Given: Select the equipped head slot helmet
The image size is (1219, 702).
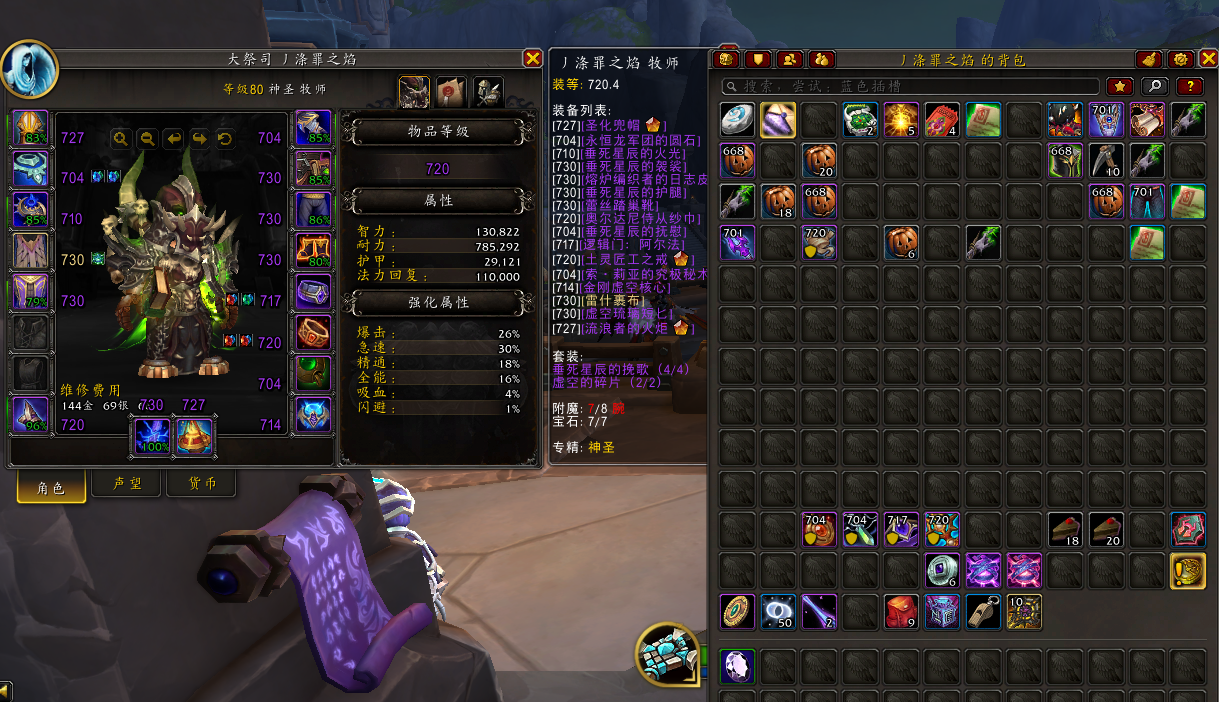Looking at the screenshot, I should point(31,129).
